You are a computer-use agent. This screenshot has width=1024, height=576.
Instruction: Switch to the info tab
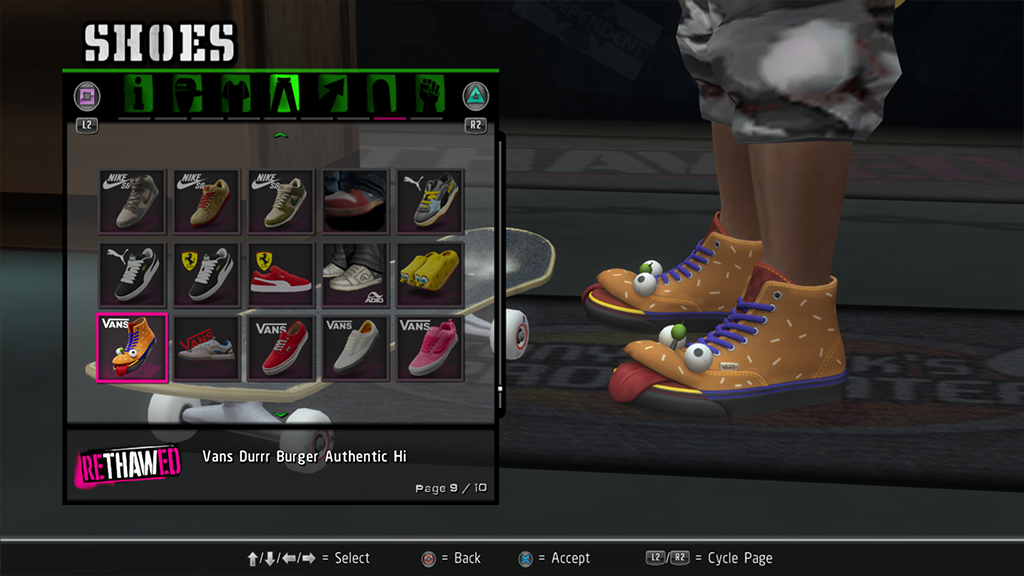[x=140, y=95]
